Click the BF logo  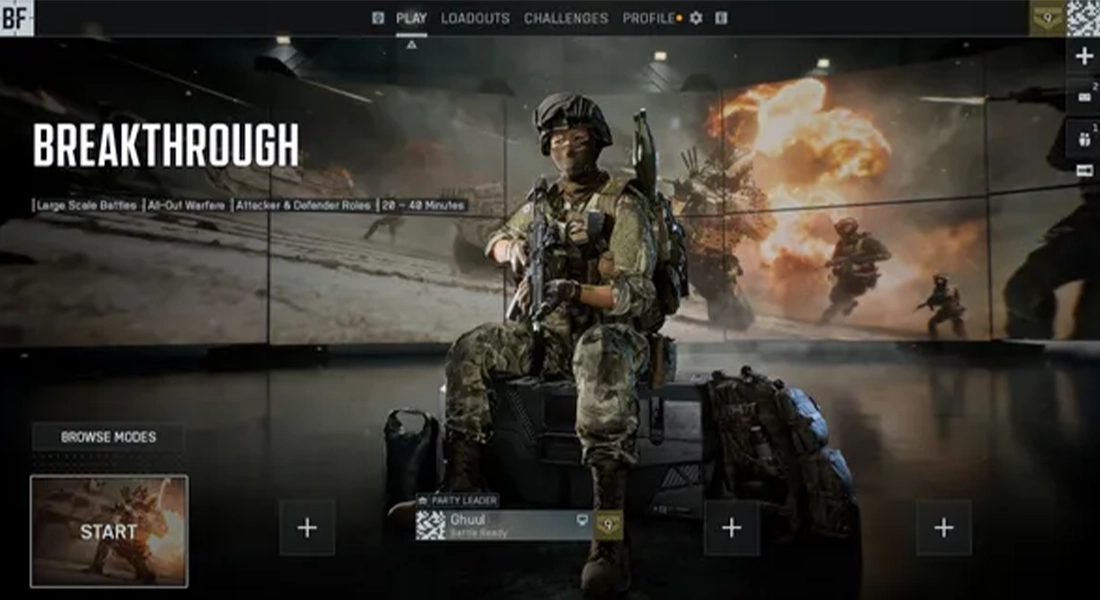(17, 17)
